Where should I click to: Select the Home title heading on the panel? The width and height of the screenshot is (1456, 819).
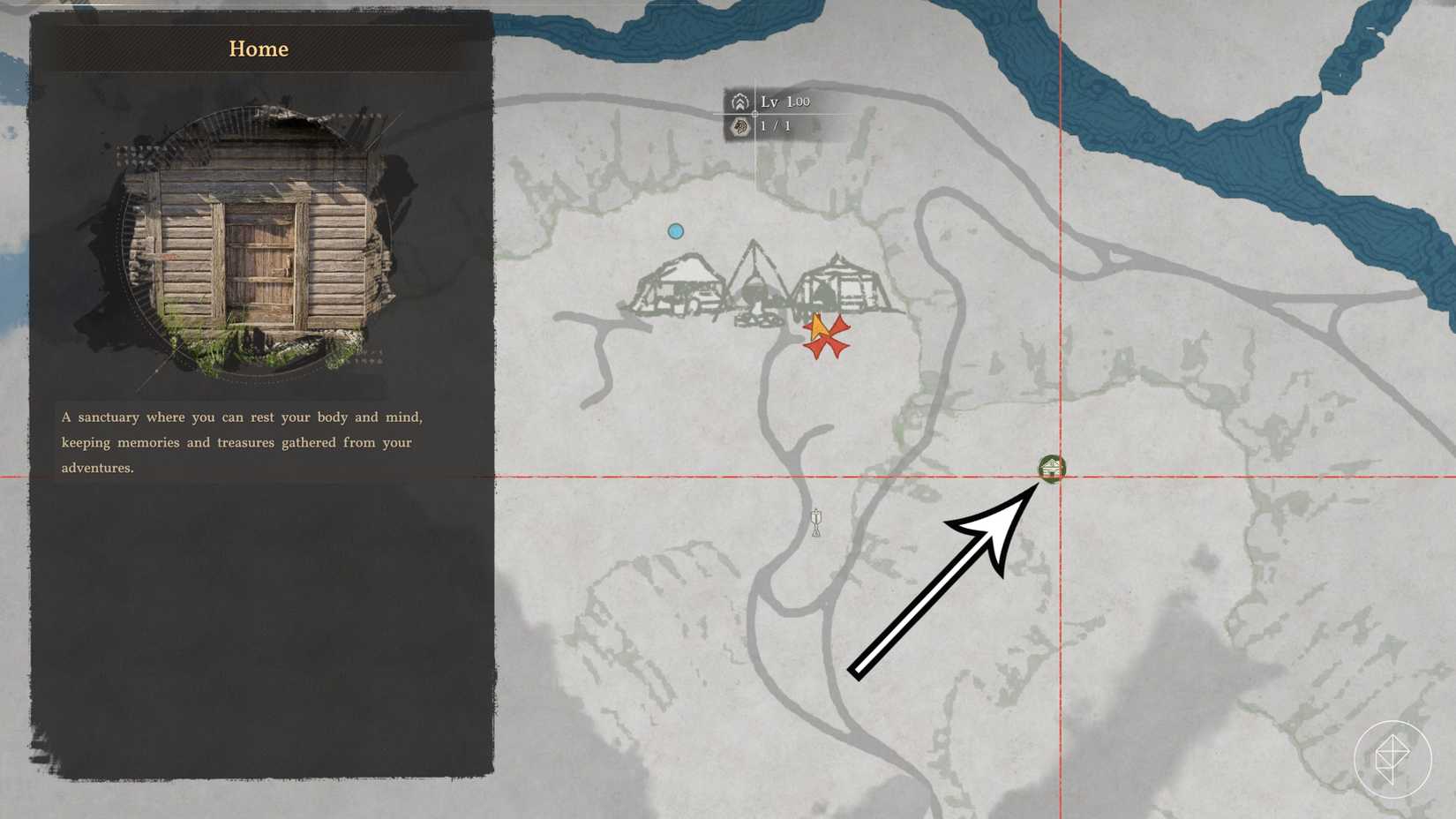tap(259, 49)
